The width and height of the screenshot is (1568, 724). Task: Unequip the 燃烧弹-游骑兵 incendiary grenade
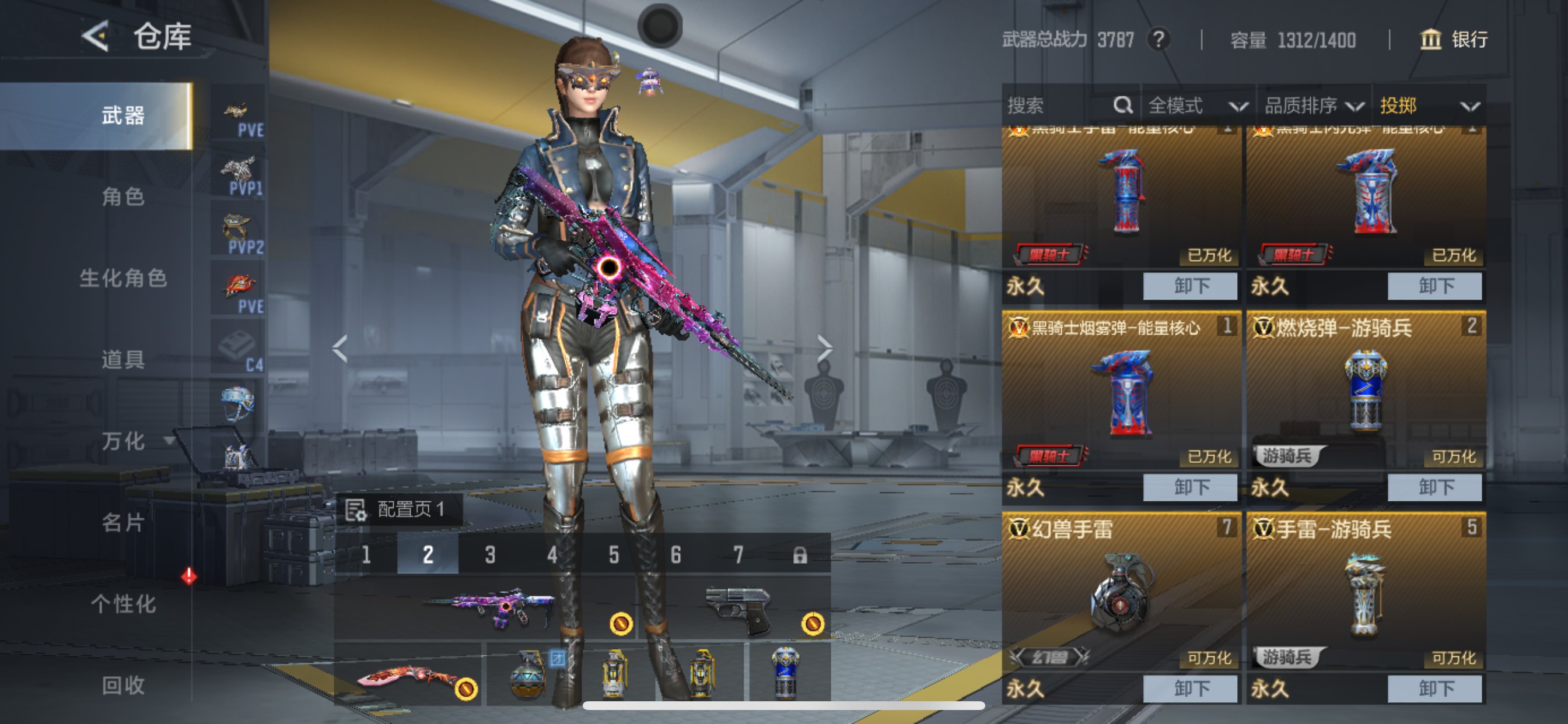coord(1434,487)
